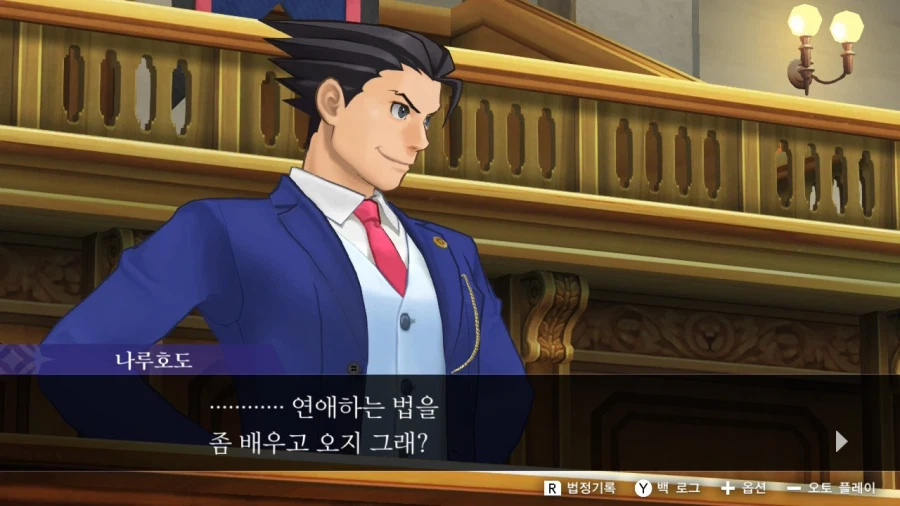Advance the dialogue with the arrow
The height and width of the screenshot is (506, 900).
click(841, 441)
